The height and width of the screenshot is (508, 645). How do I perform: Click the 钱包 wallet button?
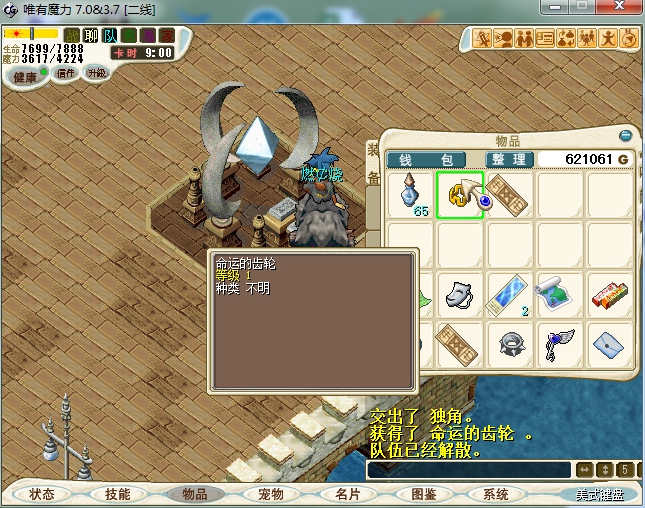click(427, 160)
